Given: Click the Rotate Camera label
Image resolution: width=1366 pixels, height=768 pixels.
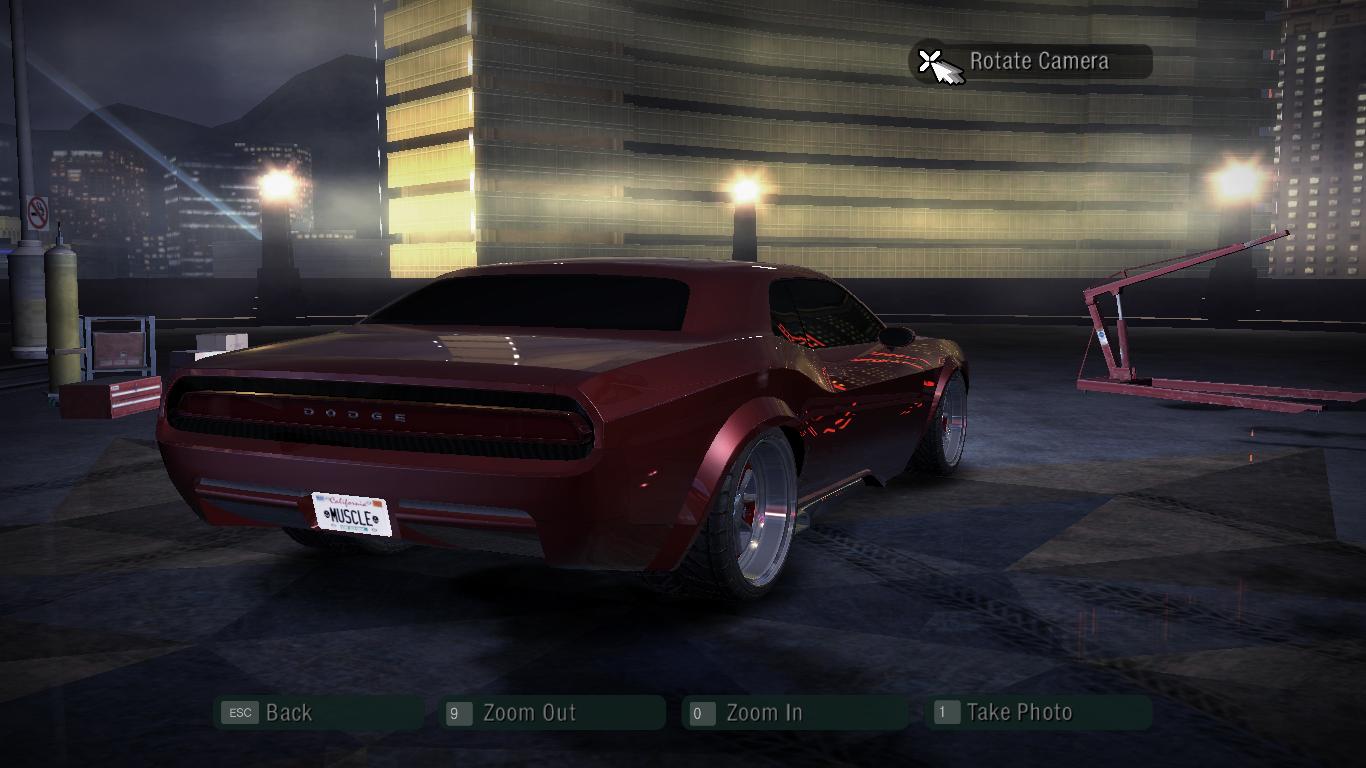Looking at the screenshot, I should coord(1038,61).
